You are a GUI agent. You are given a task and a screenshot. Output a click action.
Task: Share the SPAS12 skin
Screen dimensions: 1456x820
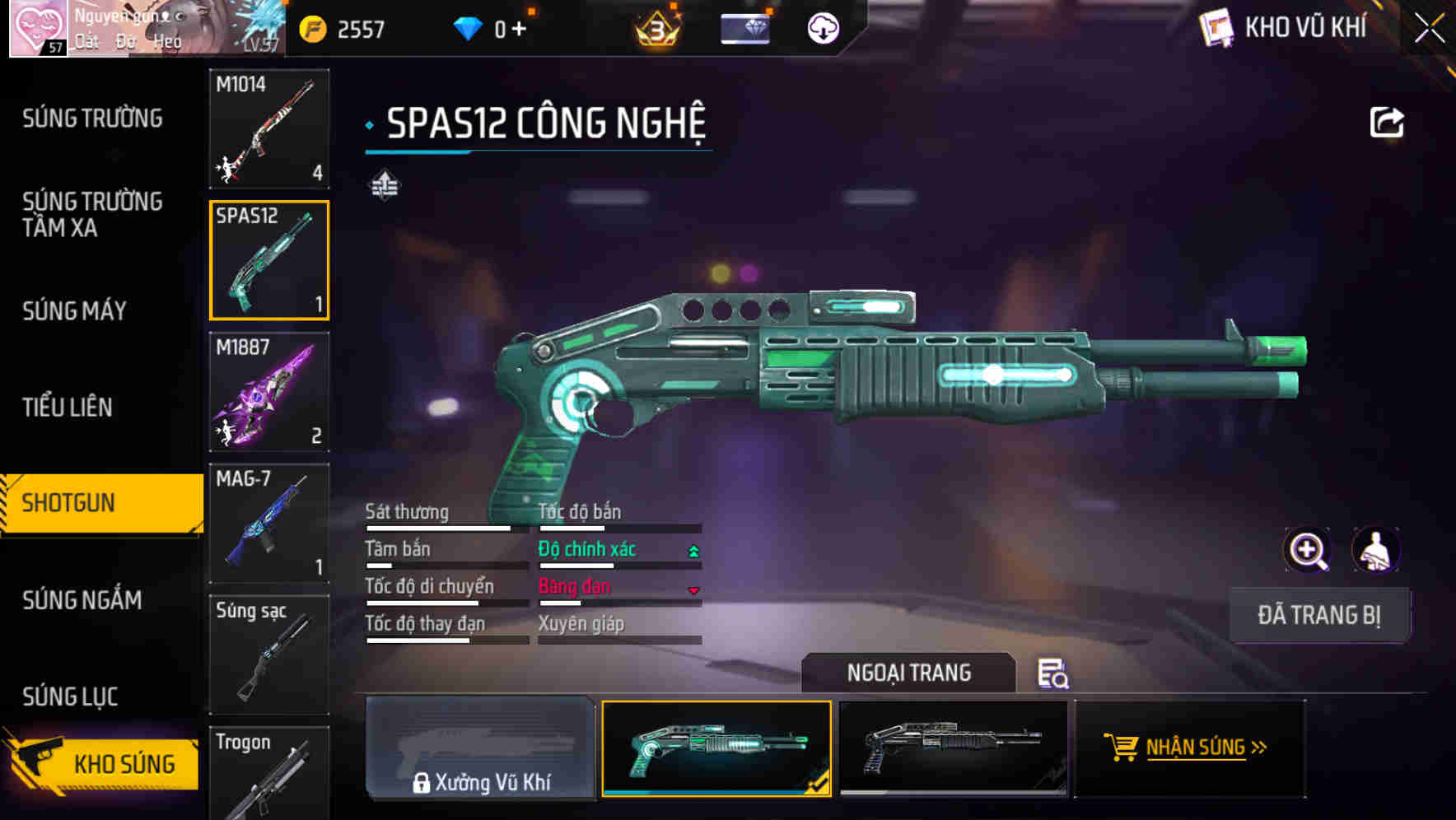point(1386,123)
